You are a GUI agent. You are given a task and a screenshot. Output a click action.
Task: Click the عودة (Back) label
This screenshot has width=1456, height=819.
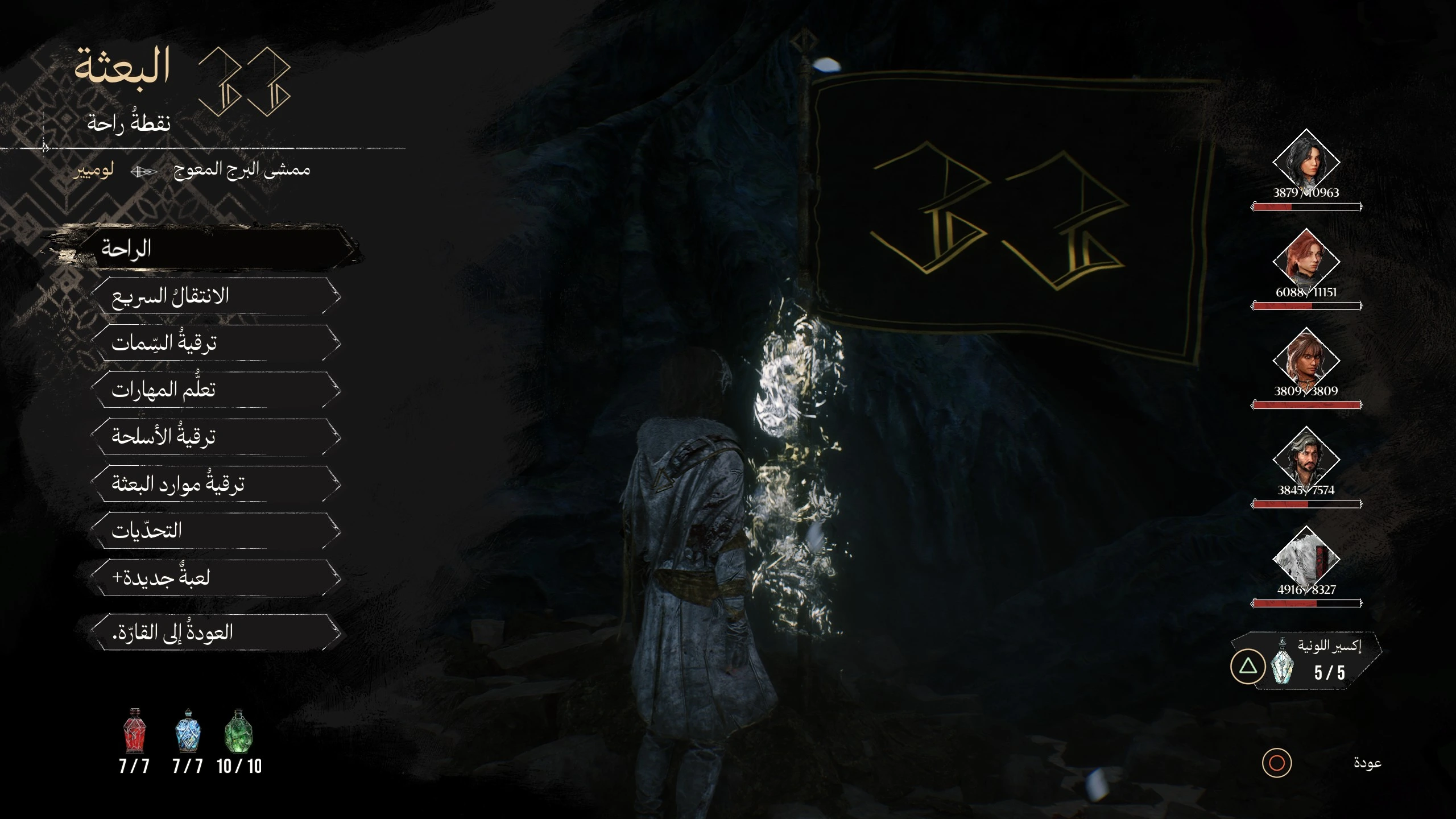[x=1367, y=763]
